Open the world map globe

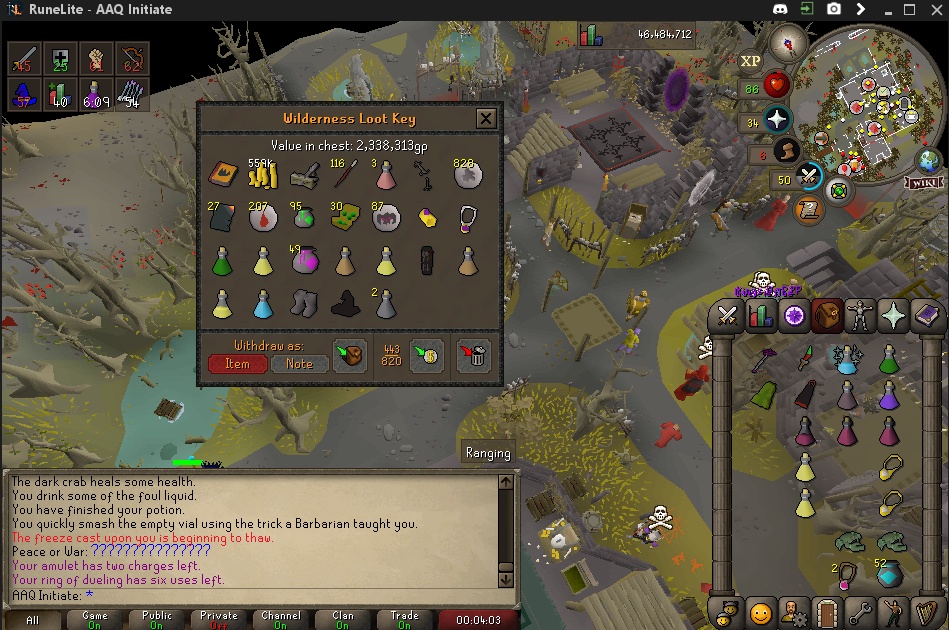click(x=929, y=160)
